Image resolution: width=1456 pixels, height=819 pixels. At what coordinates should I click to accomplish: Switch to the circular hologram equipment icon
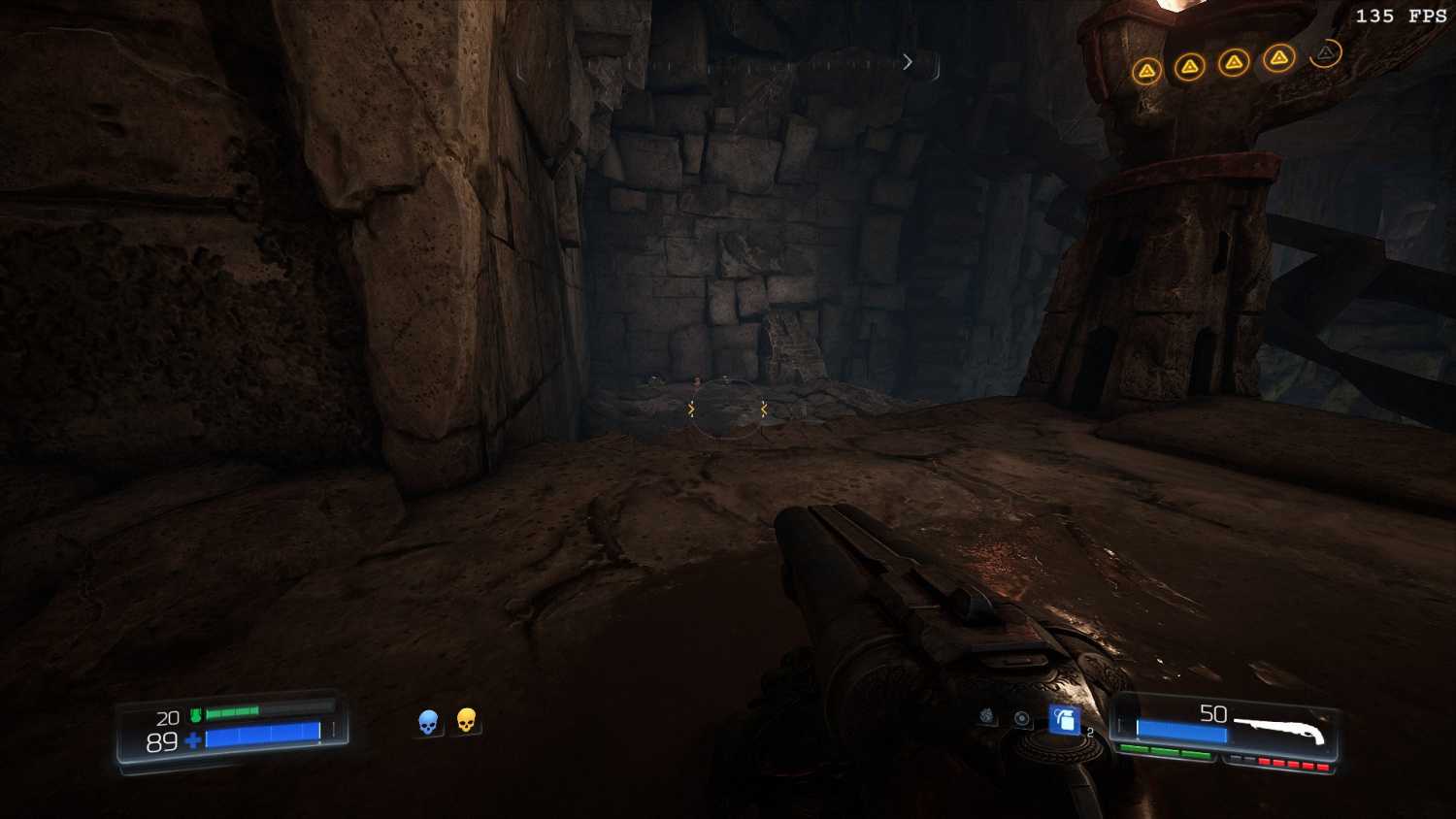tap(1022, 718)
